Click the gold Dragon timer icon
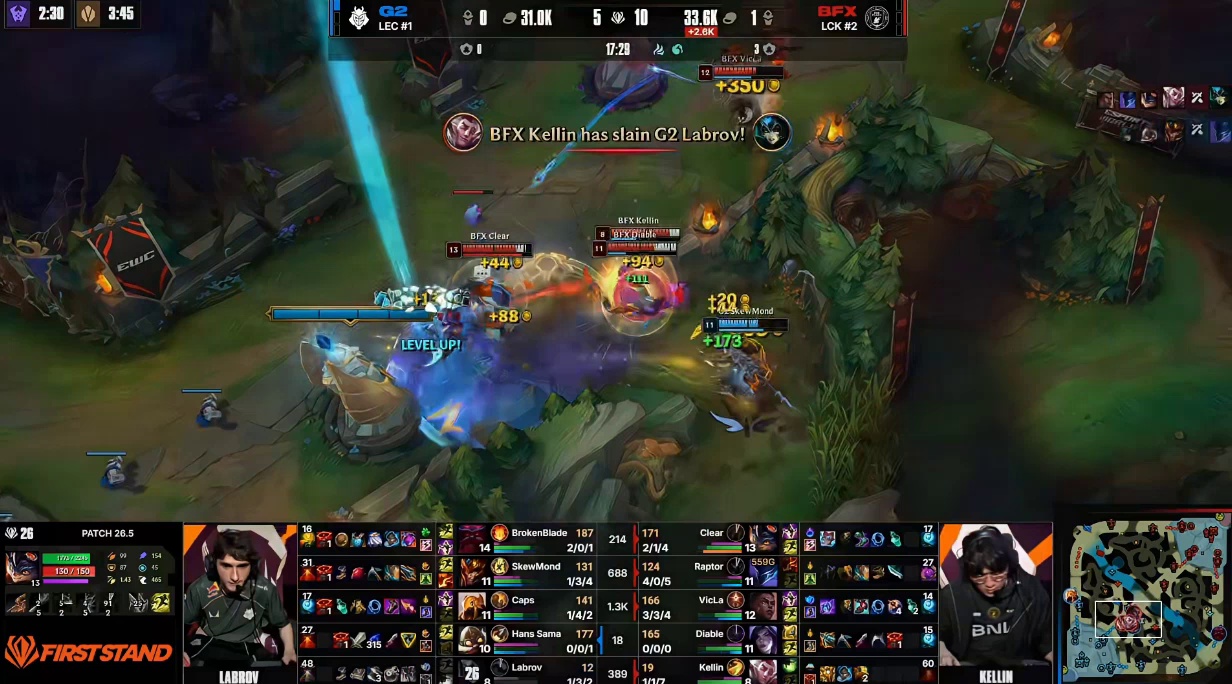This screenshot has width=1232, height=684. (x=89, y=14)
